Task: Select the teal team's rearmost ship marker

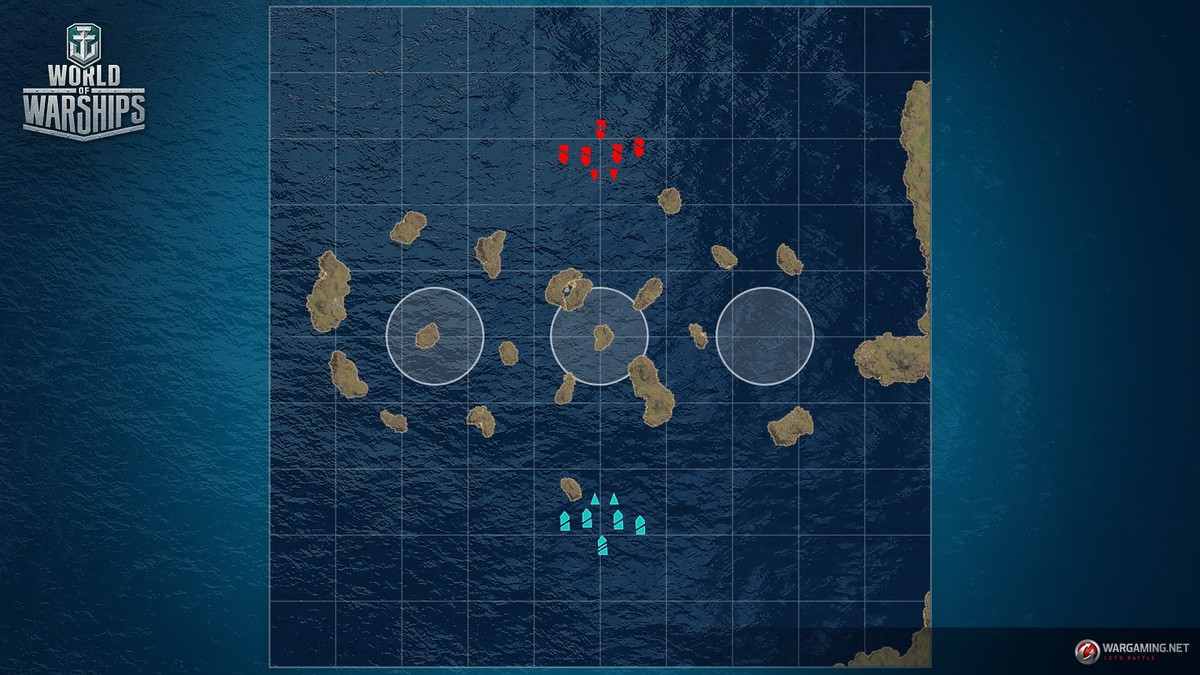Action: (602, 545)
